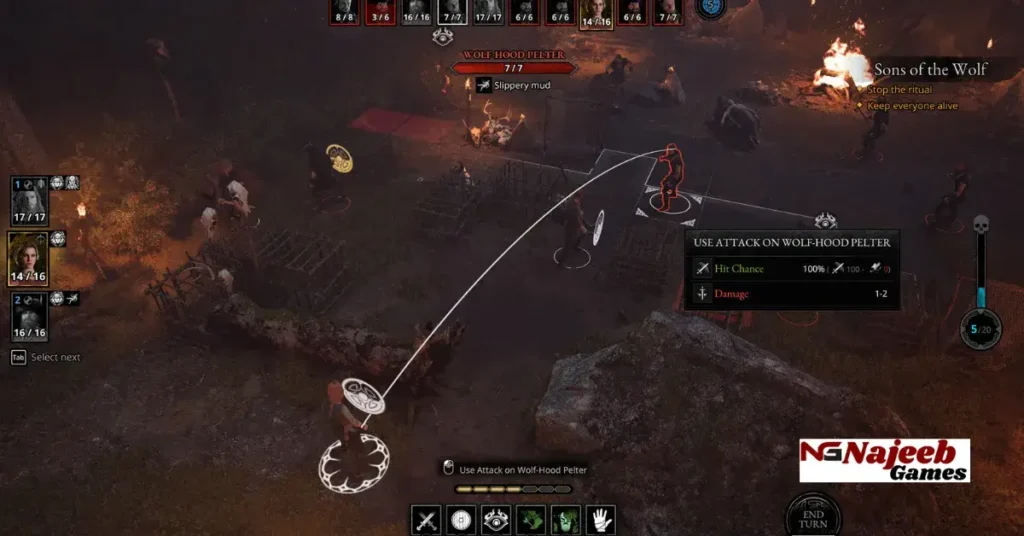Click the Najeeb Games watermark logo
The height and width of the screenshot is (536, 1024).
tap(884, 461)
